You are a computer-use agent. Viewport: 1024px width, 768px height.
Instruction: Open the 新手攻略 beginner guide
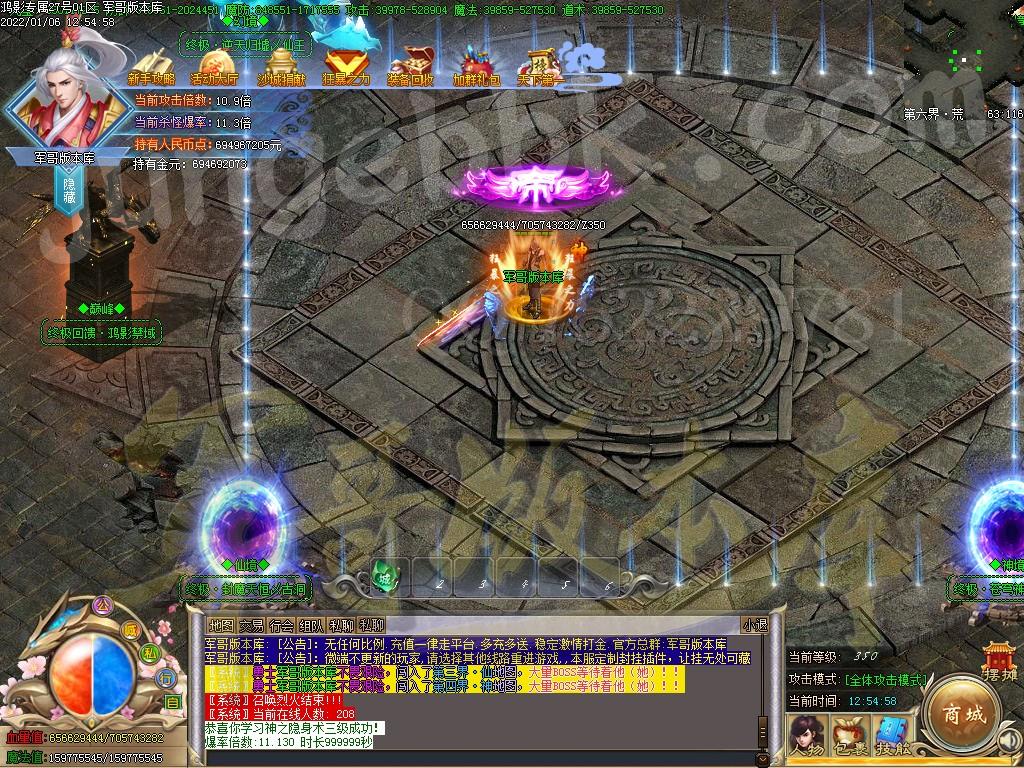pyautogui.click(x=151, y=67)
